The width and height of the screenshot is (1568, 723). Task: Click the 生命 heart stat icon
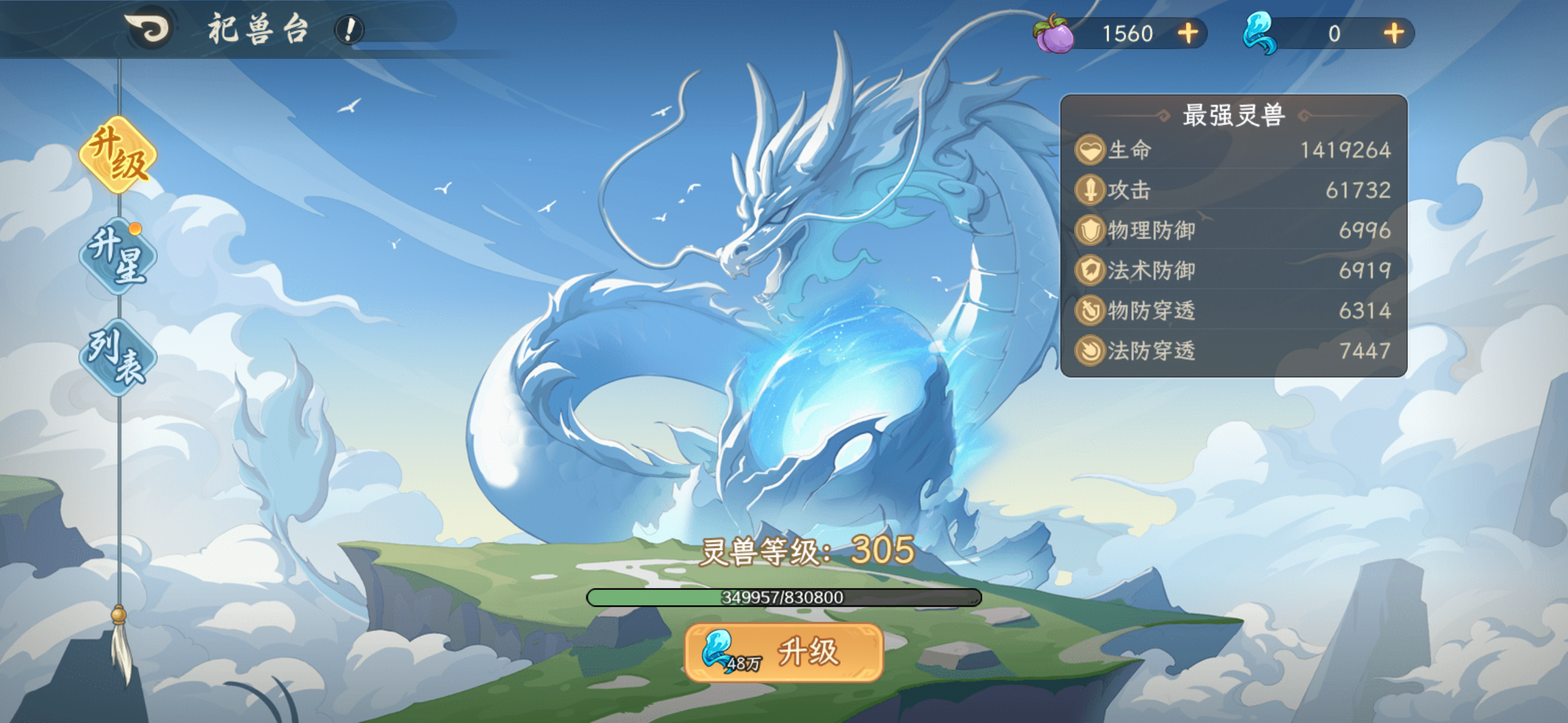tap(1090, 150)
